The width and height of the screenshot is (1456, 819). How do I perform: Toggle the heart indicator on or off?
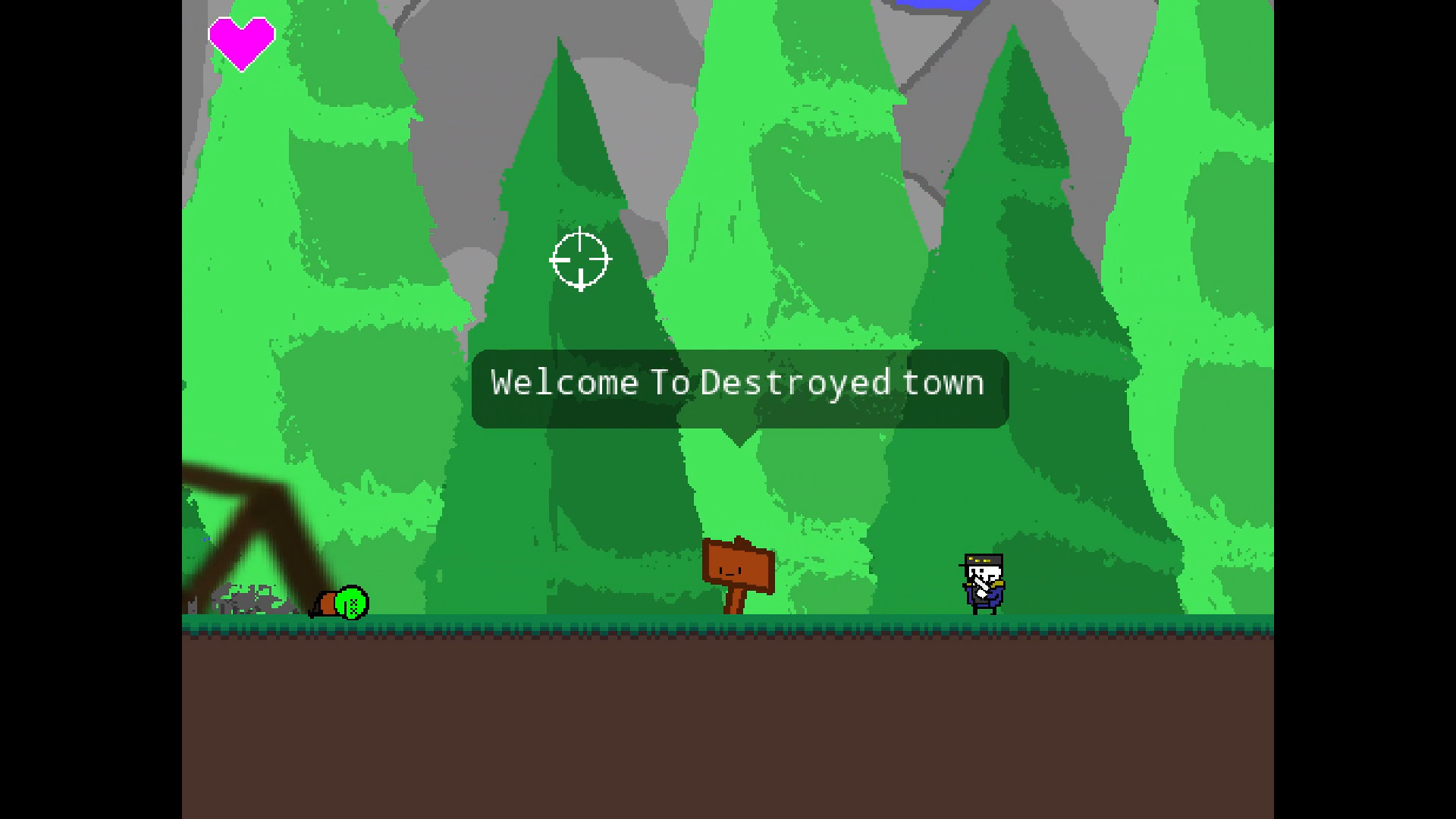[x=241, y=42]
